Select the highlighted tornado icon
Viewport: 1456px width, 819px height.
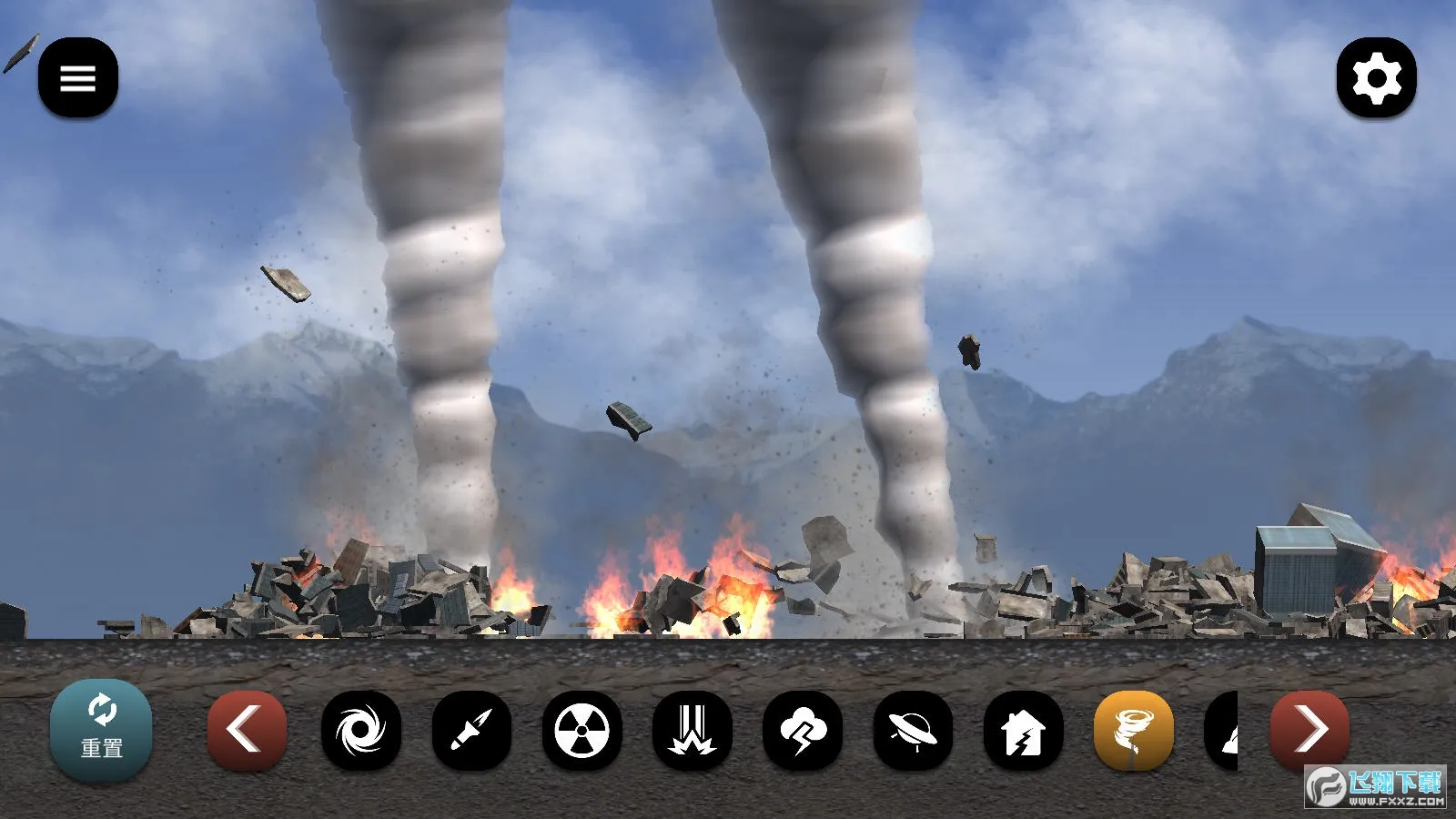[1134, 730]
